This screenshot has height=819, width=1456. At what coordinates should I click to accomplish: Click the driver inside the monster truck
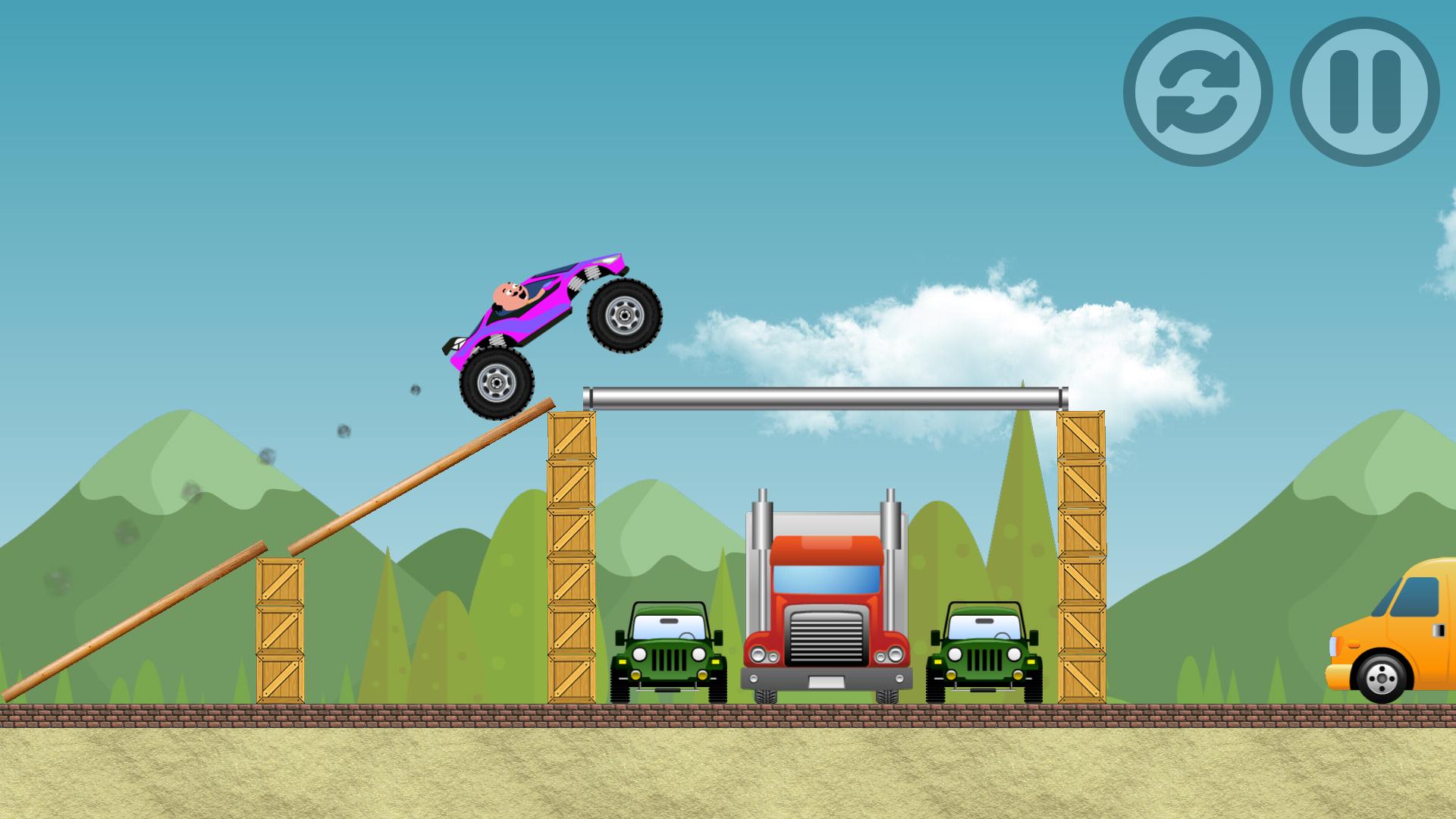510,296
